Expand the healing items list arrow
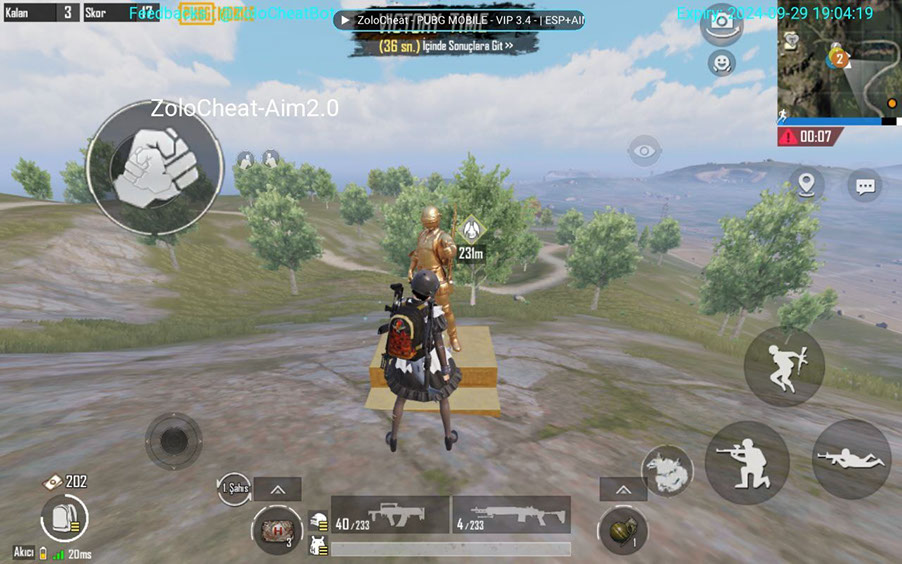 (x=277, y=489)
